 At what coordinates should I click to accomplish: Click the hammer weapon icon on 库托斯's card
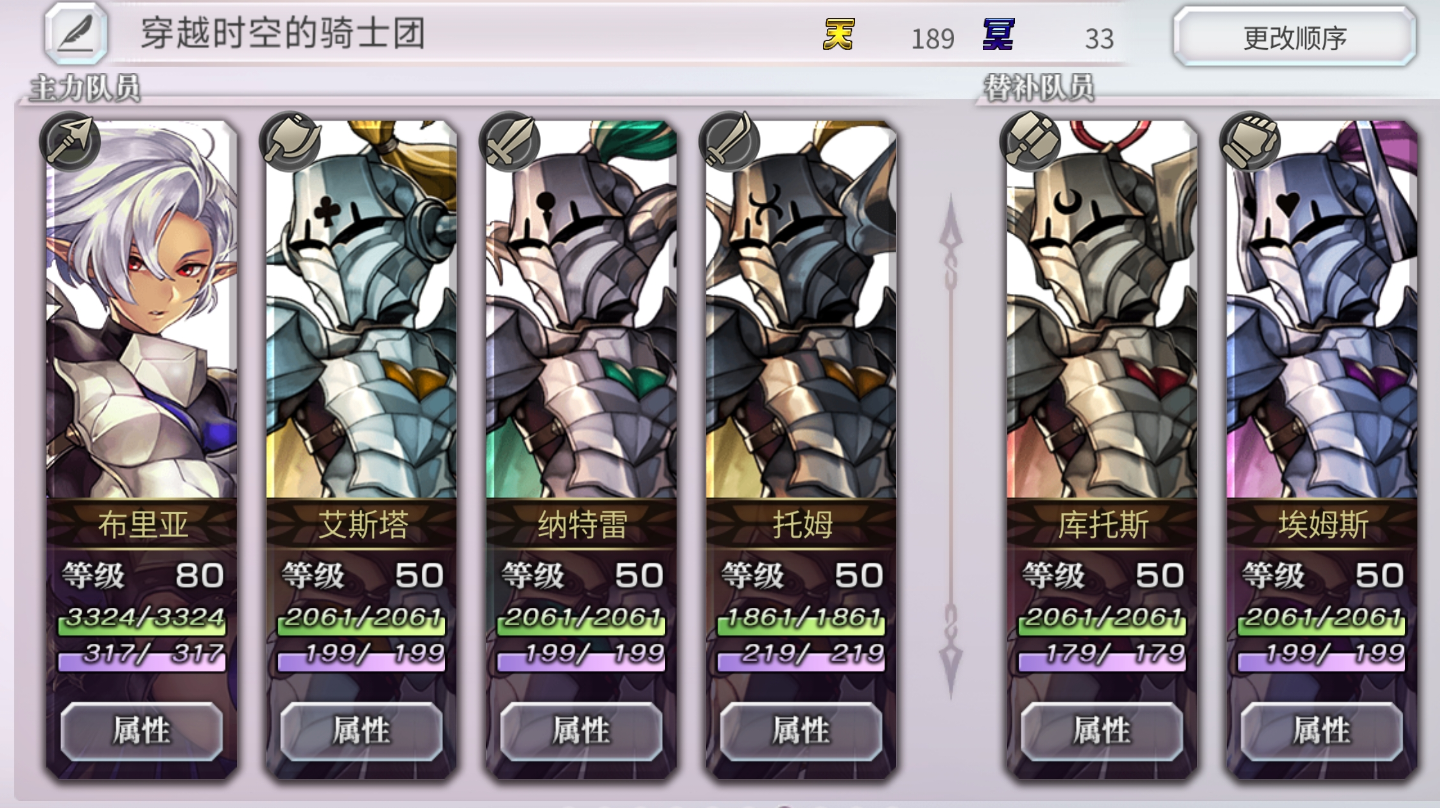pyautogui.click(x=1032, y=142)
